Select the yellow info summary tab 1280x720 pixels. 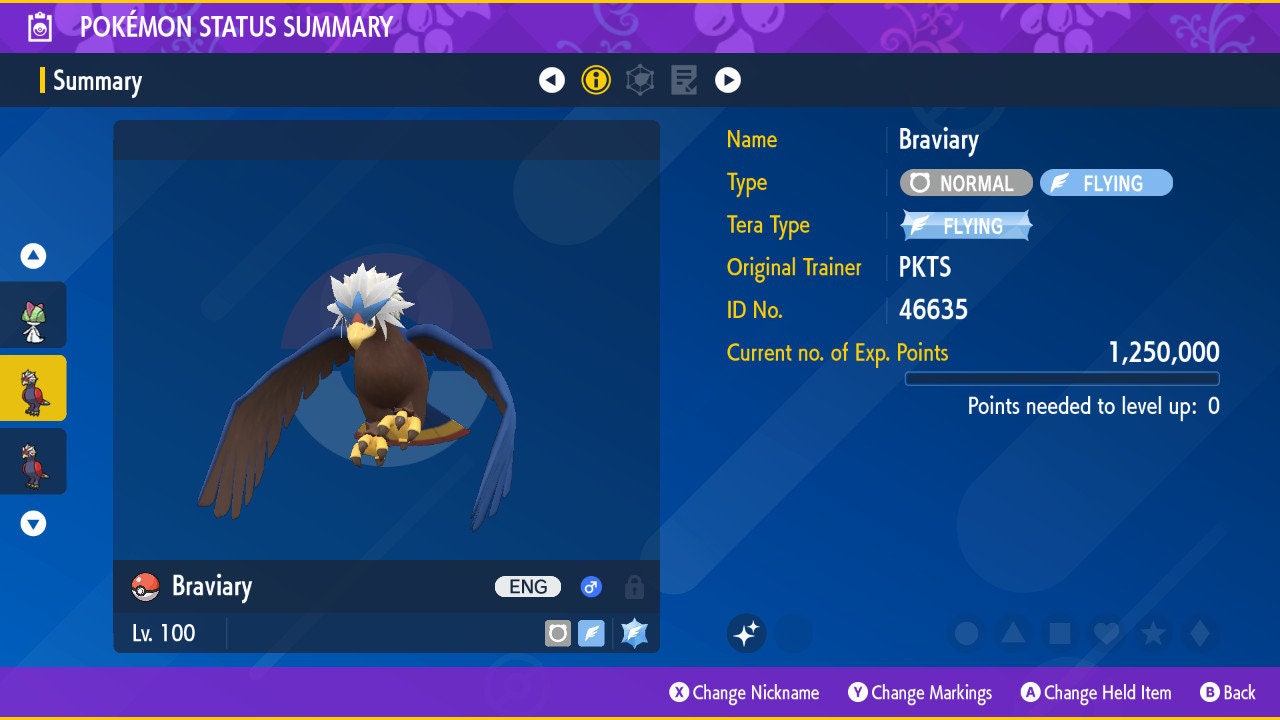(596, 80)
